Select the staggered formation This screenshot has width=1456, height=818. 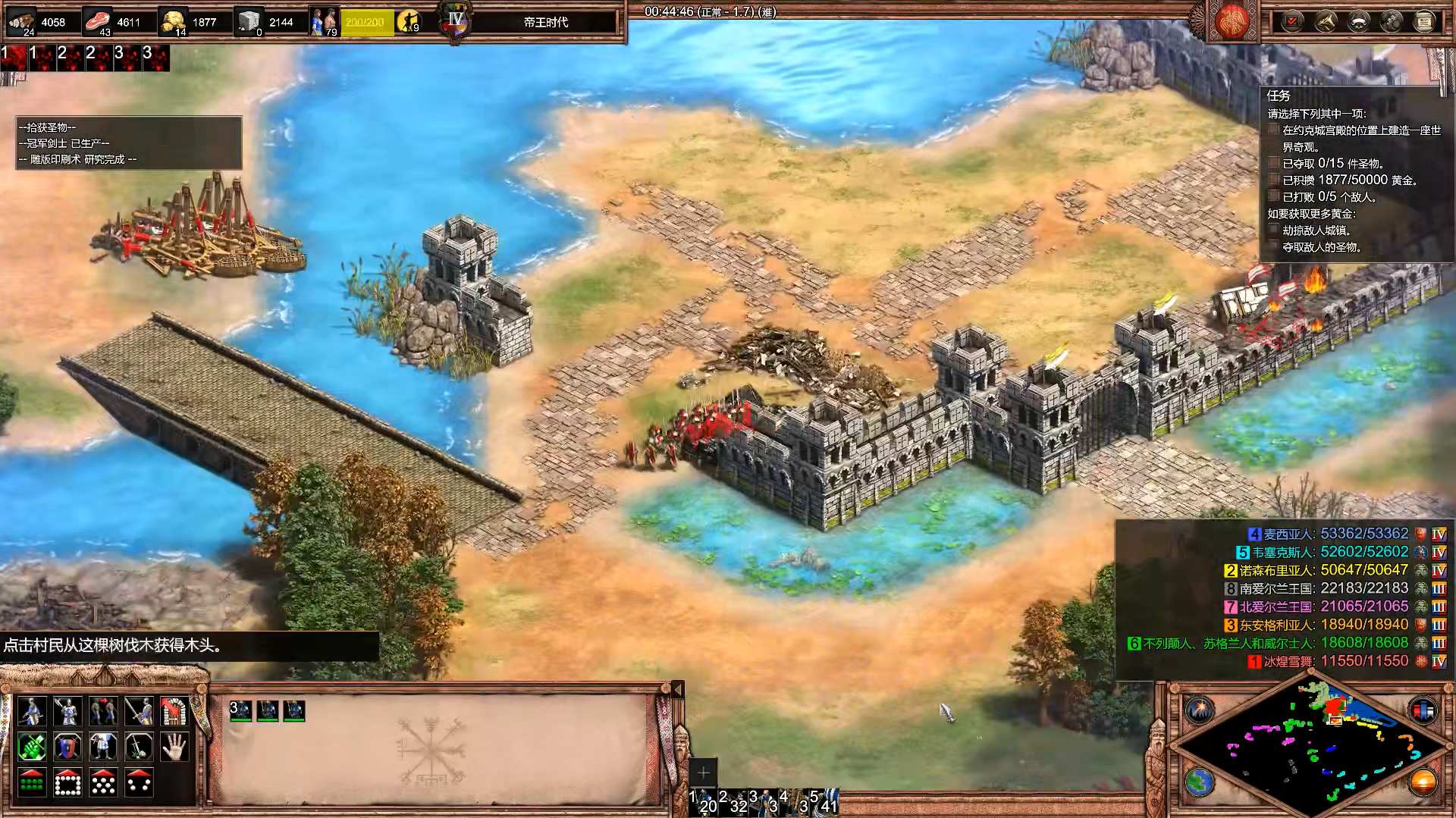coord(103,783)
